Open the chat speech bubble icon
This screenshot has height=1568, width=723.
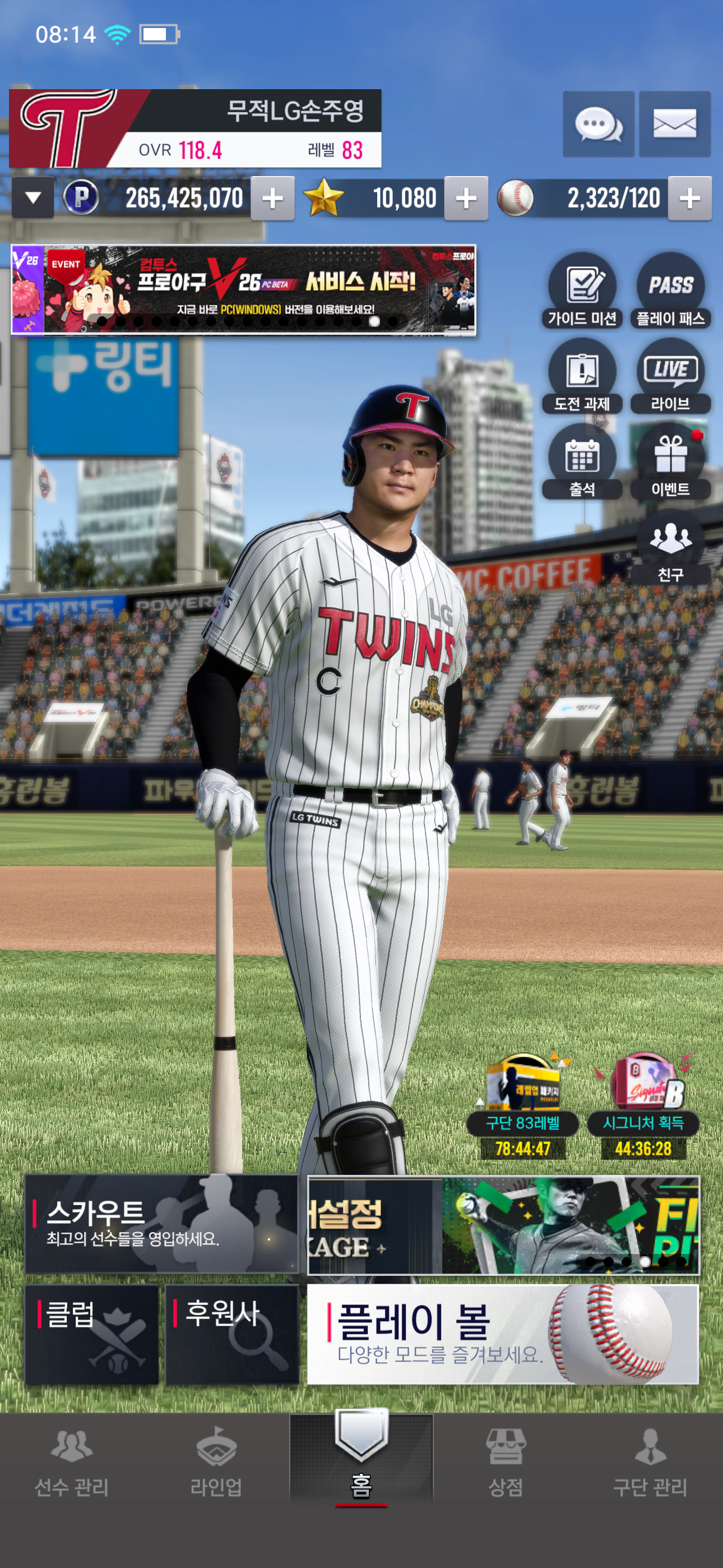click(x=598, y=125)
